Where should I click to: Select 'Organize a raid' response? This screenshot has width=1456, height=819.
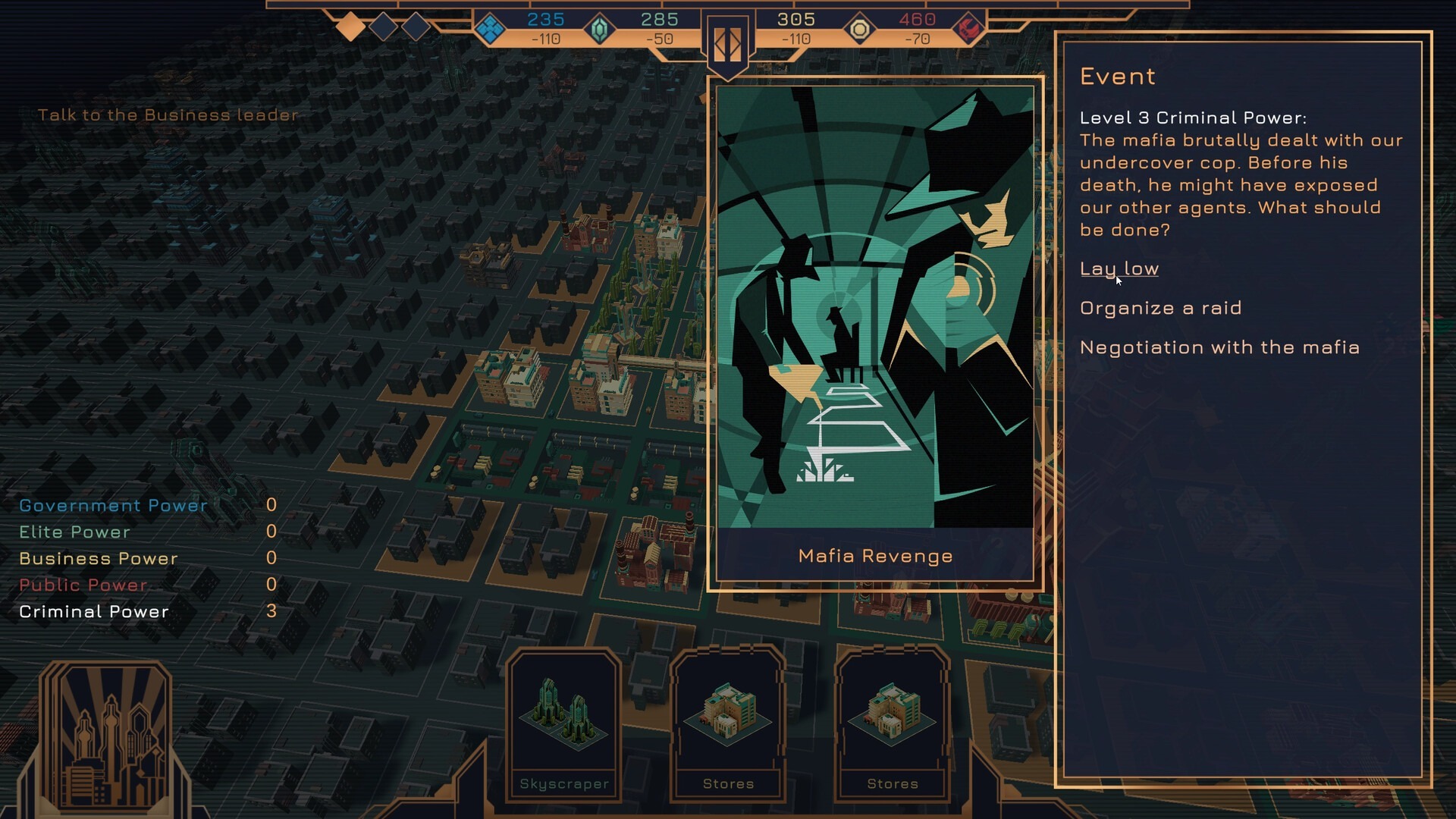[1160, 309]
